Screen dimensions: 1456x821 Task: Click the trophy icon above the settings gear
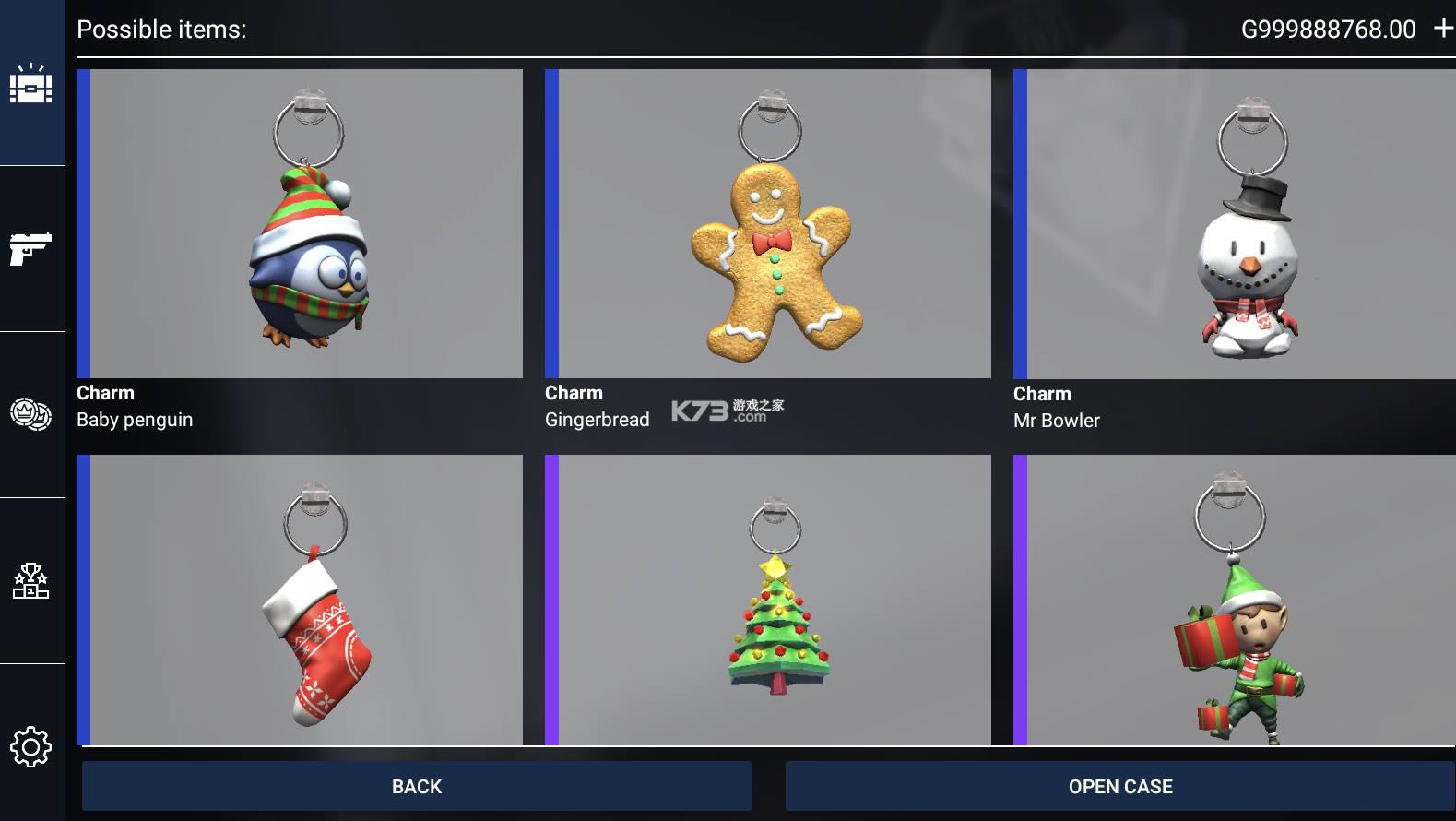coord(31,578)
